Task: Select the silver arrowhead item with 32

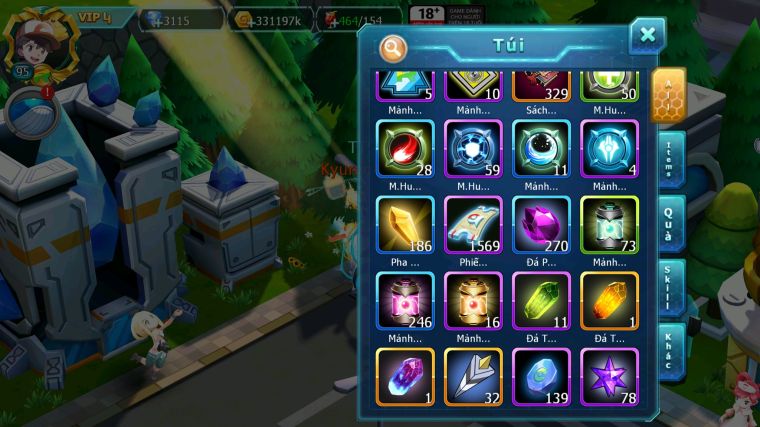Action: coord(473,376)
